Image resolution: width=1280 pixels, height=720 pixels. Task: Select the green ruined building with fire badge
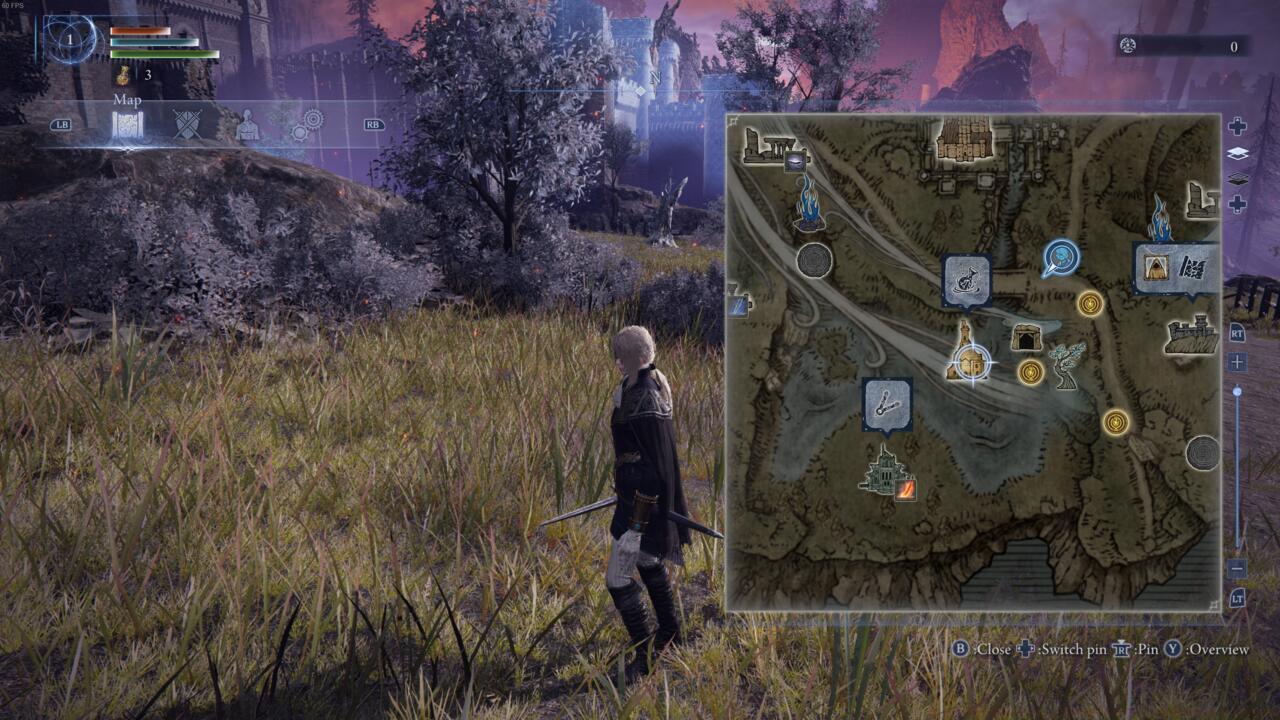coord(886,471)
